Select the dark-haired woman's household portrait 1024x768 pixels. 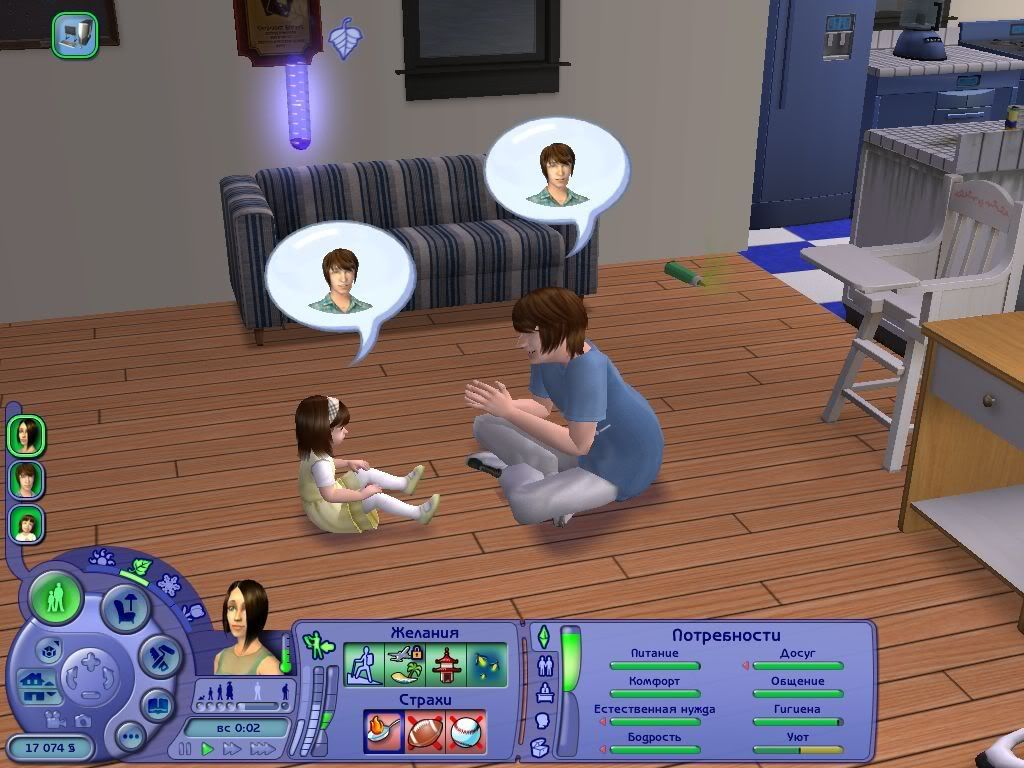(x=26, y=434)
